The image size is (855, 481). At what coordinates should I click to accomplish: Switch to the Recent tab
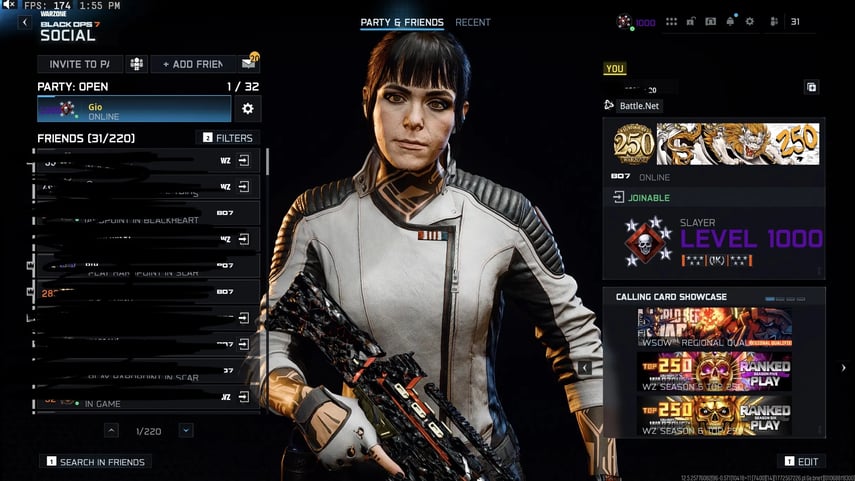pyautogui.click(x=473, y=22)
